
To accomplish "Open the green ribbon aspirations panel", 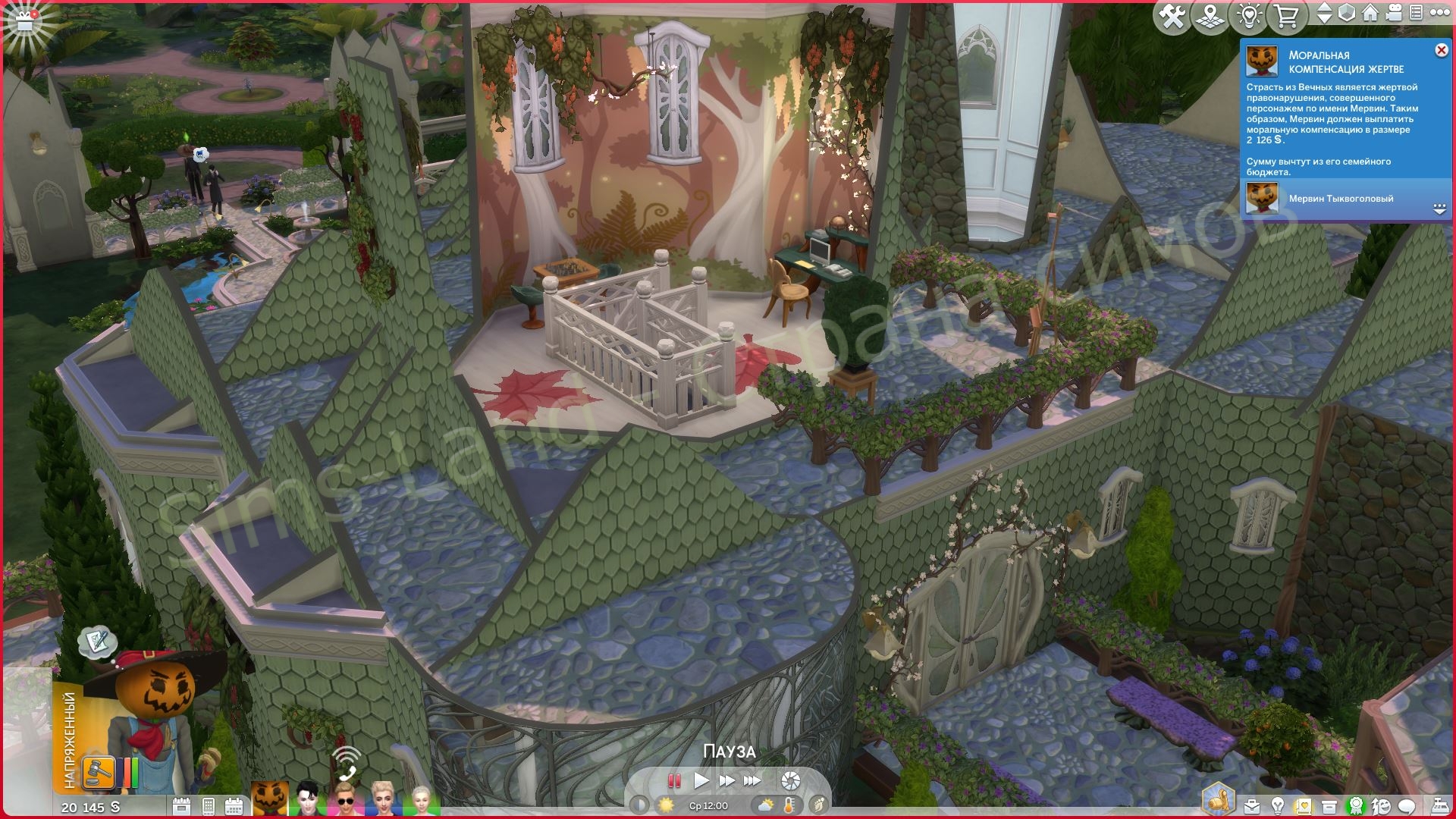I will click(x=1356, y=806).
